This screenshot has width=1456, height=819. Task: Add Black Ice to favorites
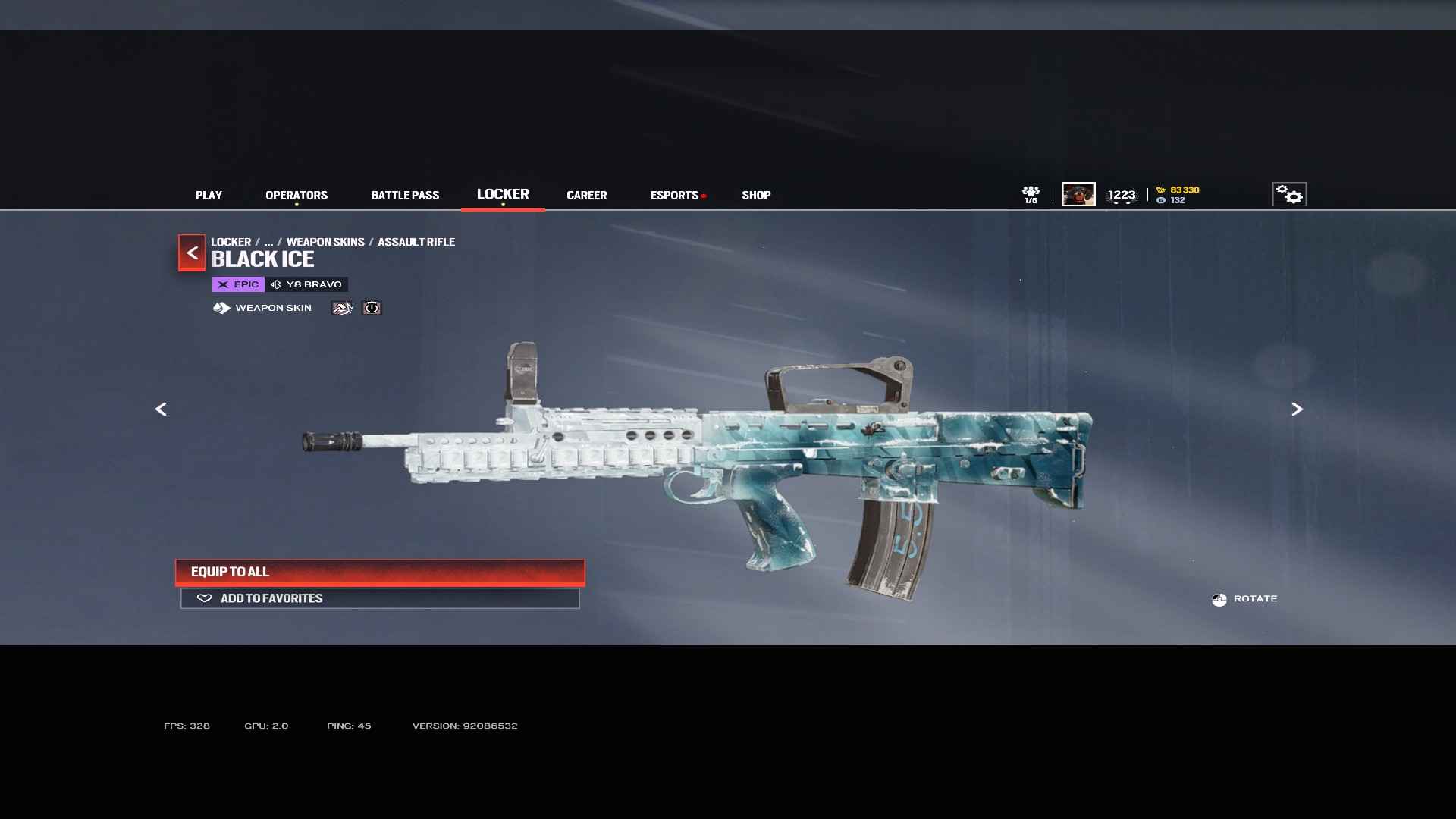pyautogui.click(x=380, y=598)
